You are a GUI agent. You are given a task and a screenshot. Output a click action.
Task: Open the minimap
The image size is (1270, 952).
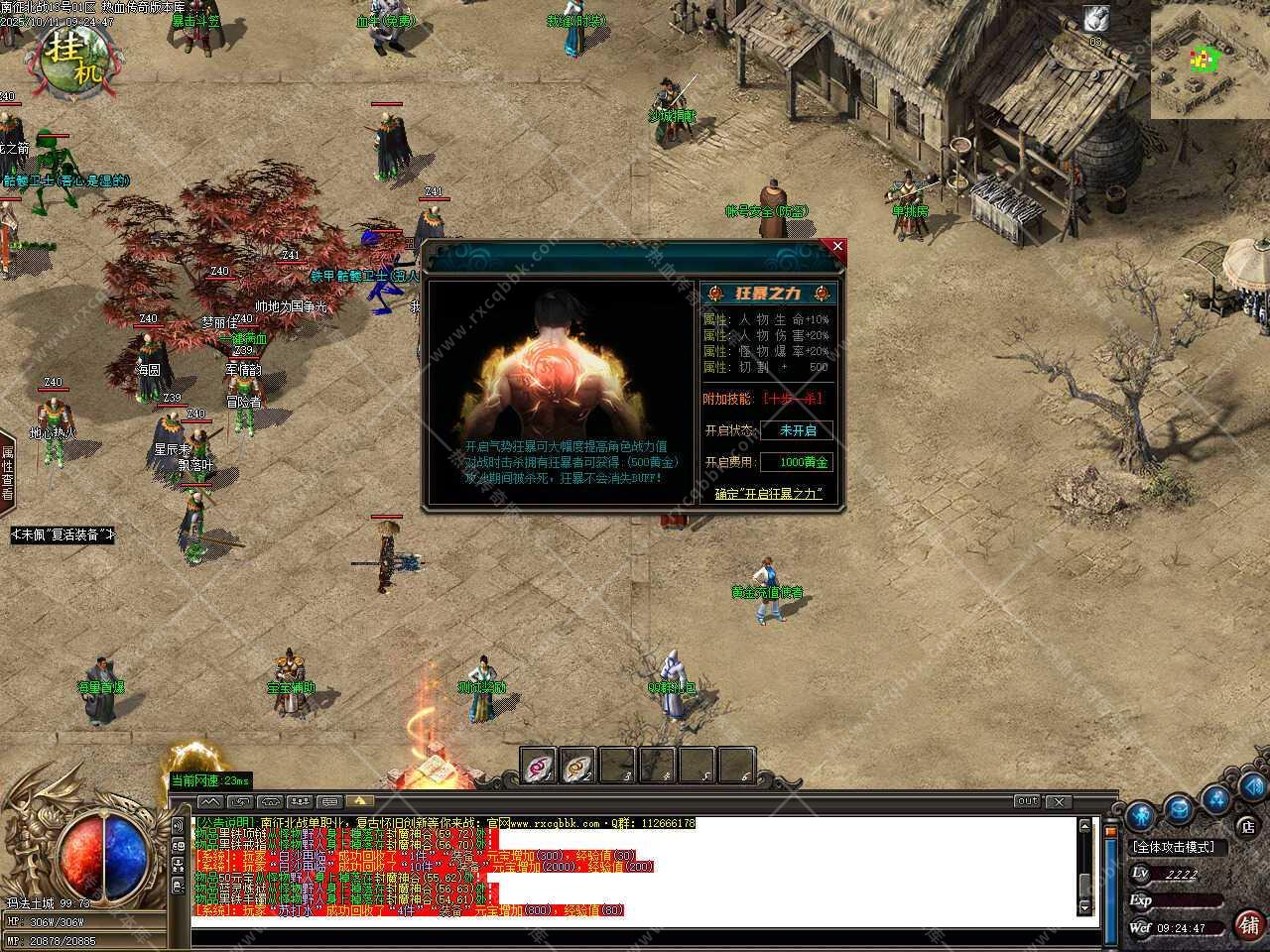(x=1209, y=59)
